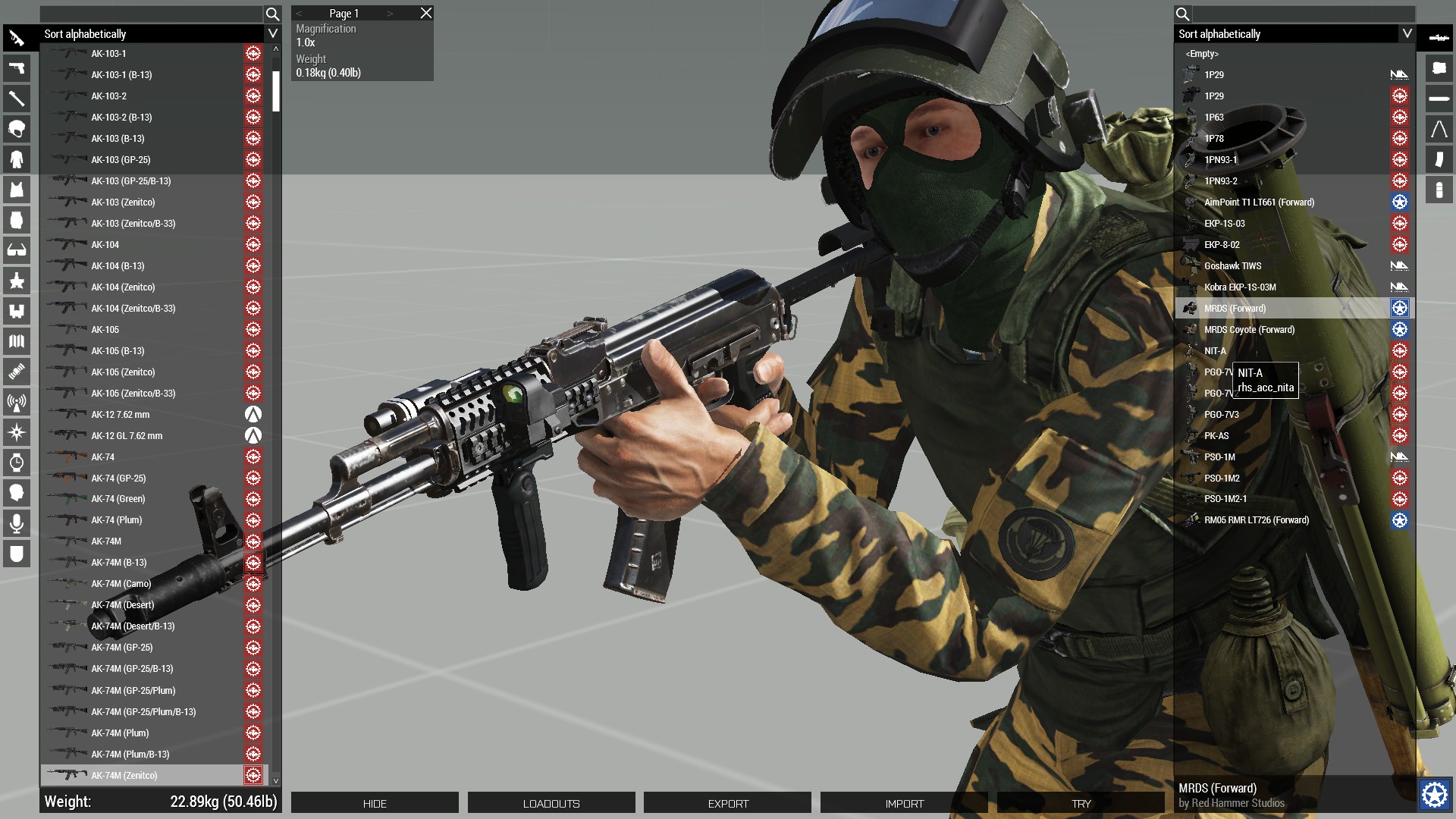Screen dimensions: 1456x819
Task: Open left Sort alphabetically dropdown
Action: coord(272,33)
